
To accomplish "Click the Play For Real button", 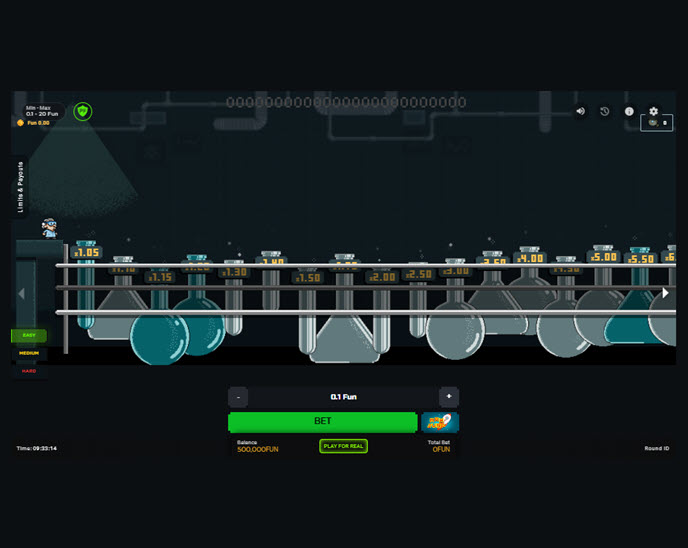I will click(343, 446).
